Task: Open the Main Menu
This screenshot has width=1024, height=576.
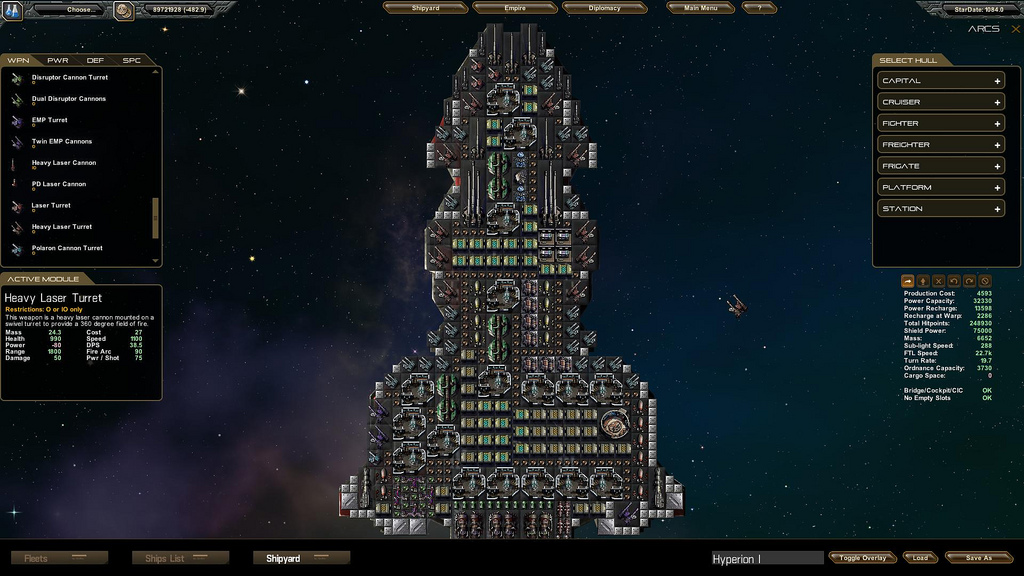Action: 700,8
